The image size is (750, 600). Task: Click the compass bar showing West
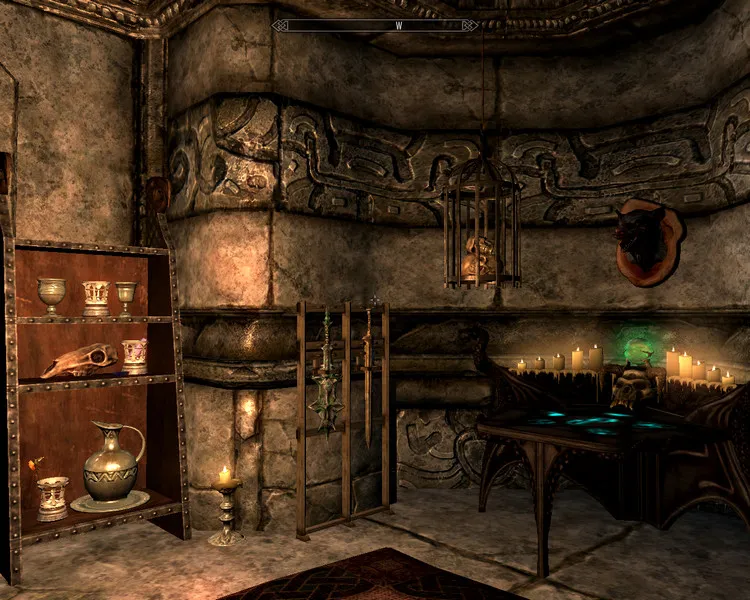point(397,25)
